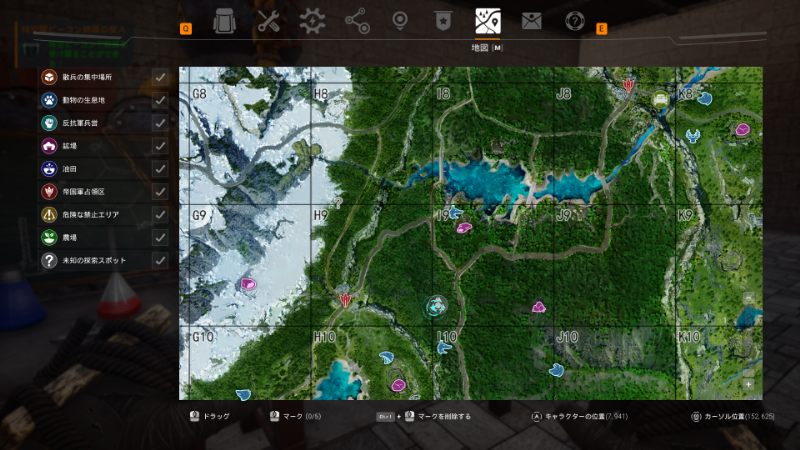Uncheck the 動物の生息地 map filter

click(x=160, y=100)
